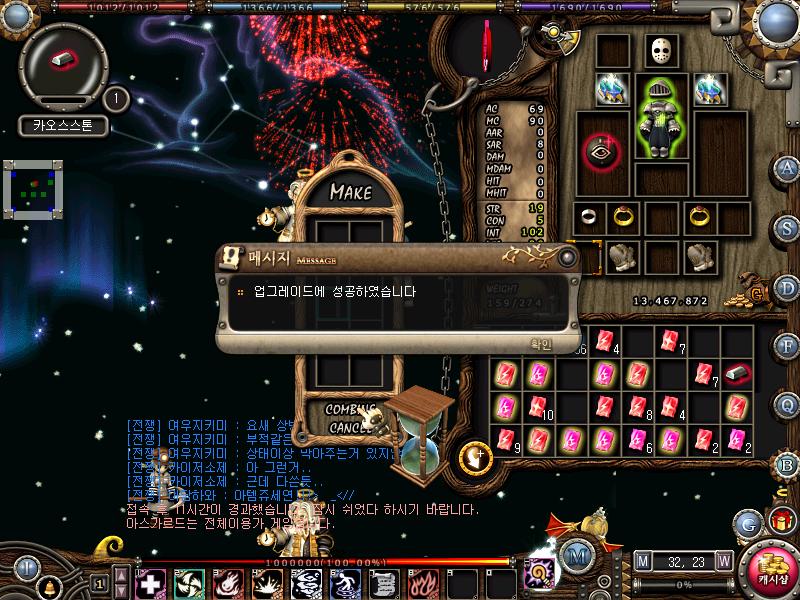Viewport: 800px width, 600px height.
Task: Activate the white cross heal skill
Action: click(150, 582)
